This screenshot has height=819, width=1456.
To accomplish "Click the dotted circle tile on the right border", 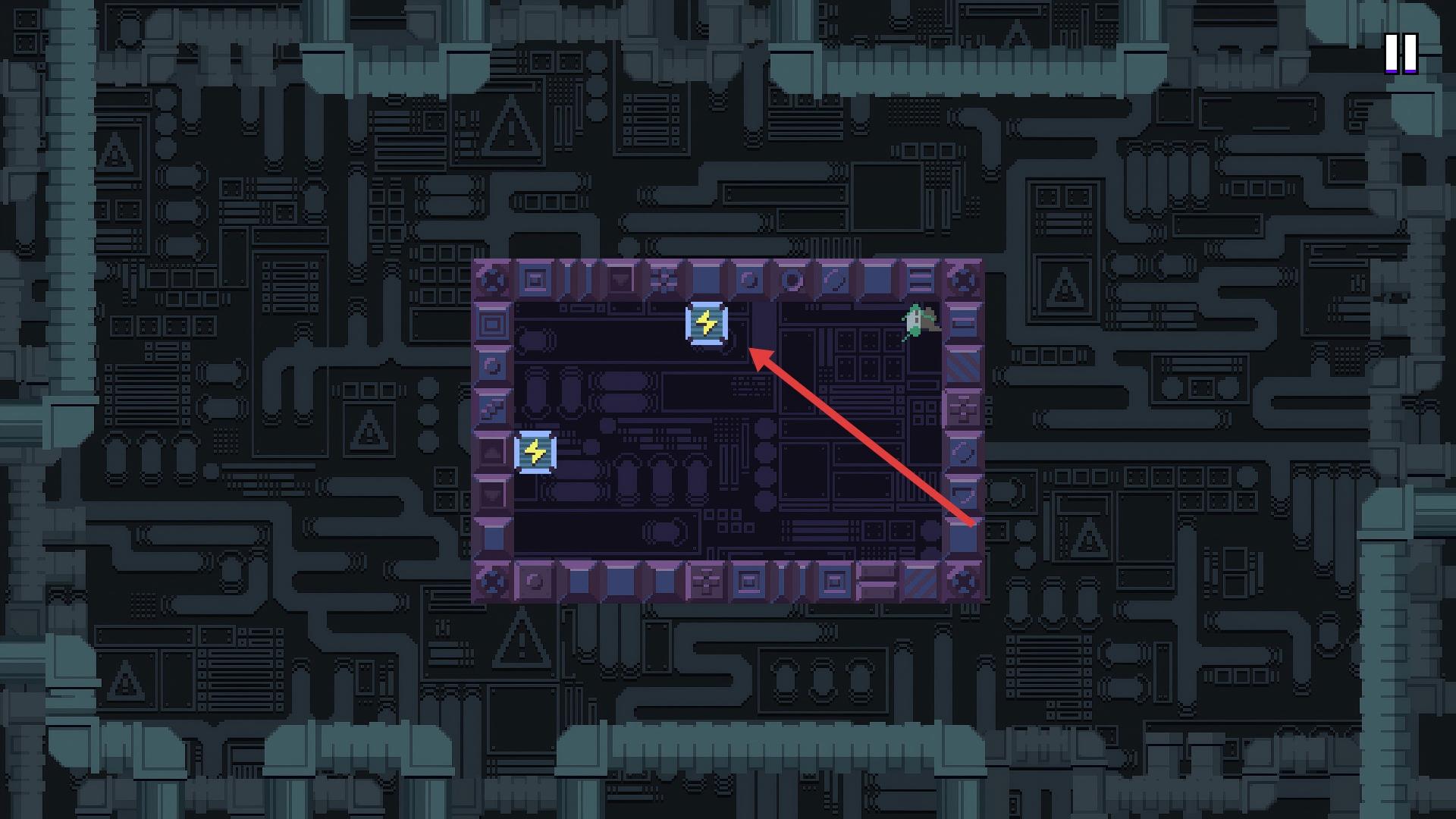I will click(x=962, y=452).
